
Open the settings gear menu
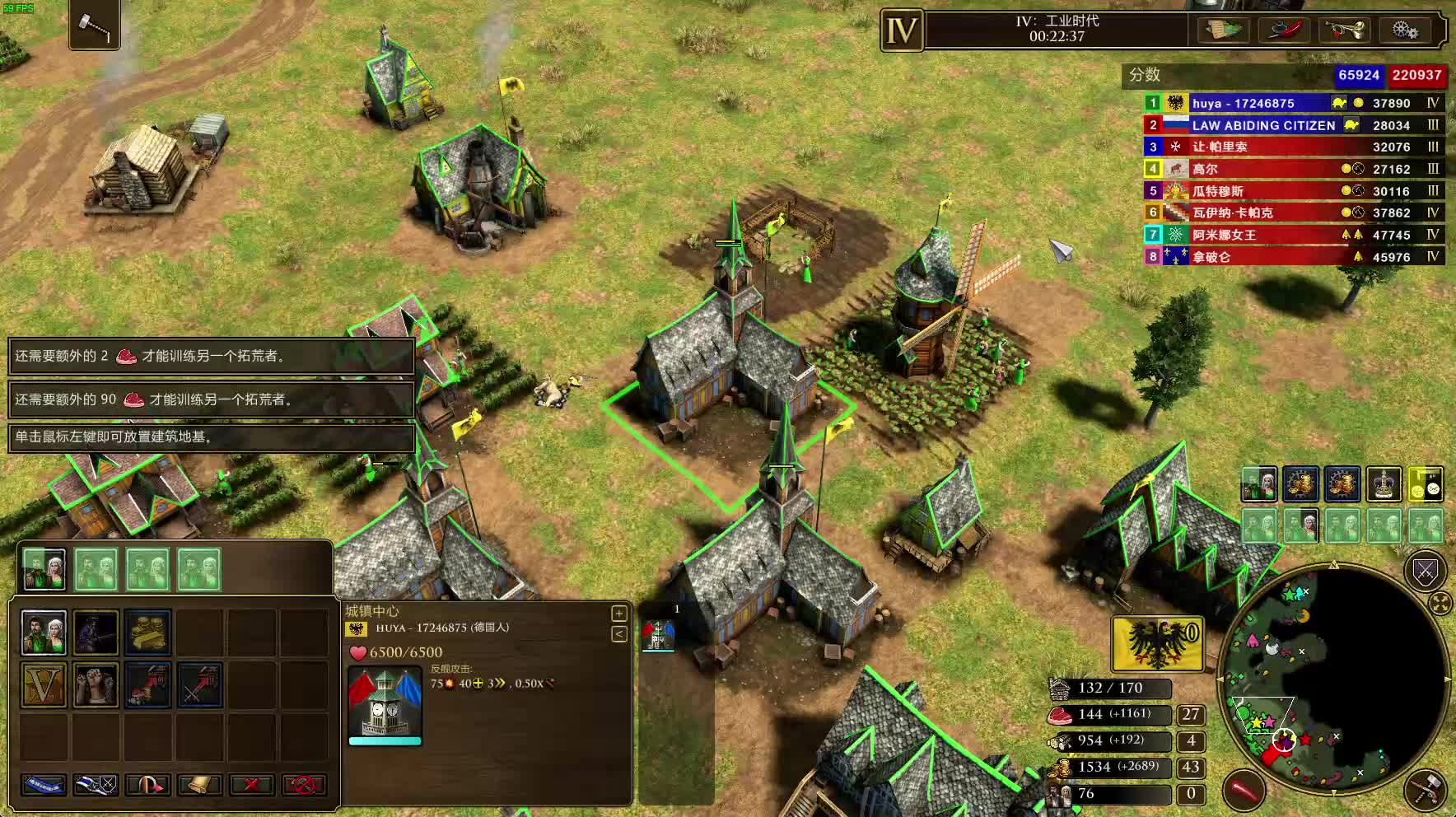[1405, 30]
